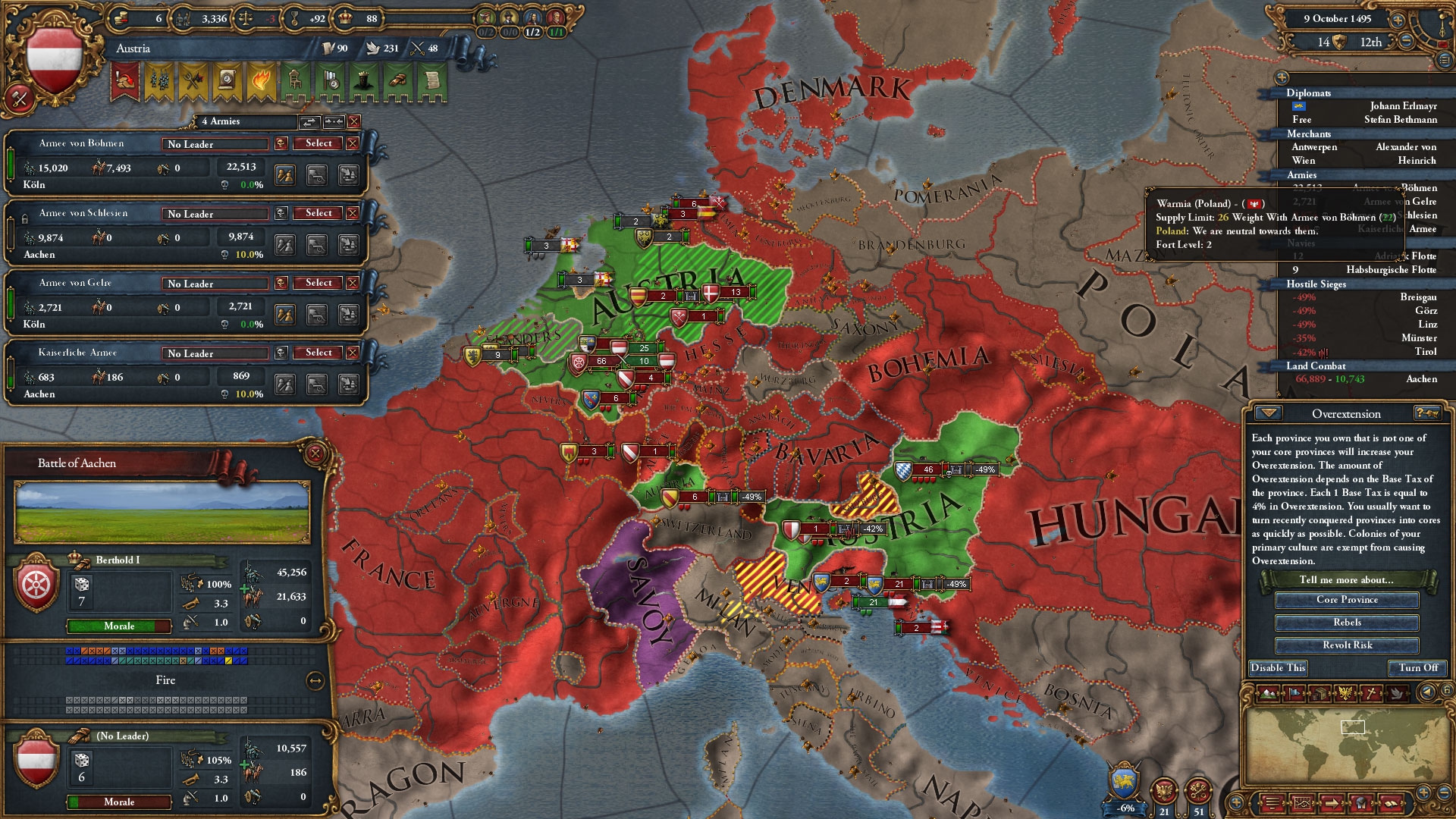Switch to the terrain map mode
1456x819 pixels.
click(x=1269, y=692)
